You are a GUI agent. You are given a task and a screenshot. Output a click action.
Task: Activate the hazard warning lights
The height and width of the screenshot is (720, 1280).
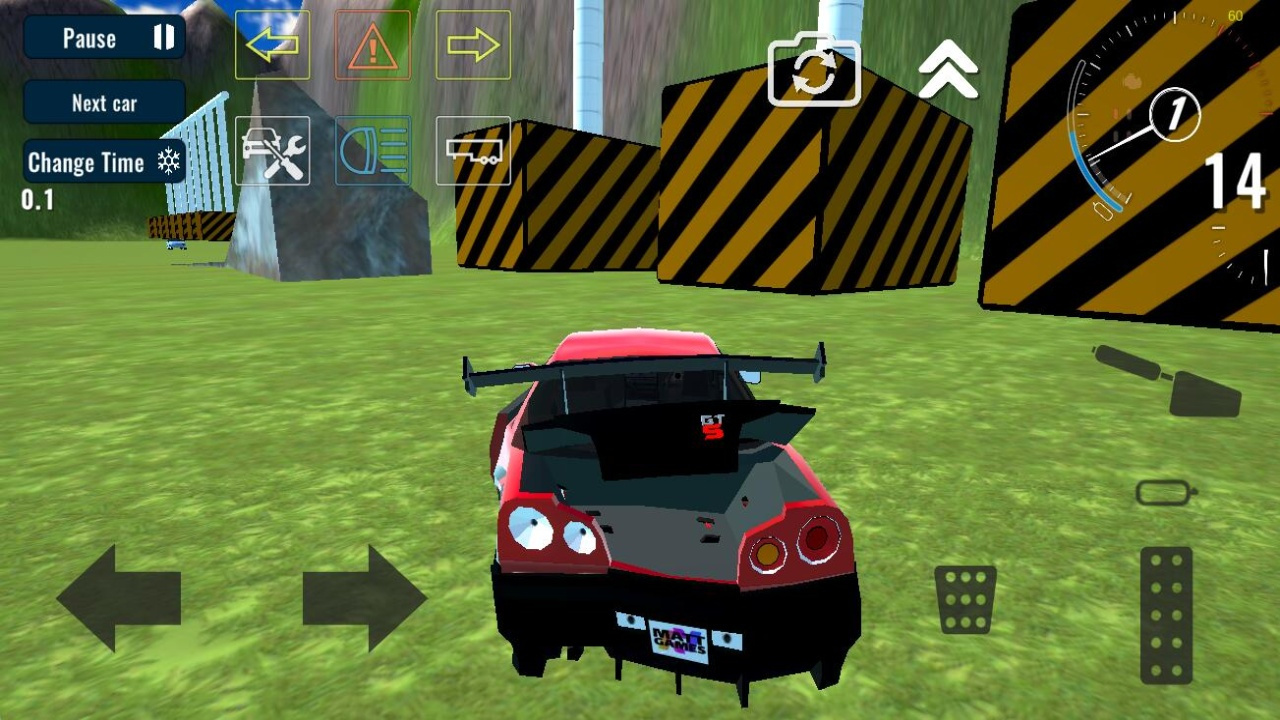pyautogui.click(x=372, y=45)
